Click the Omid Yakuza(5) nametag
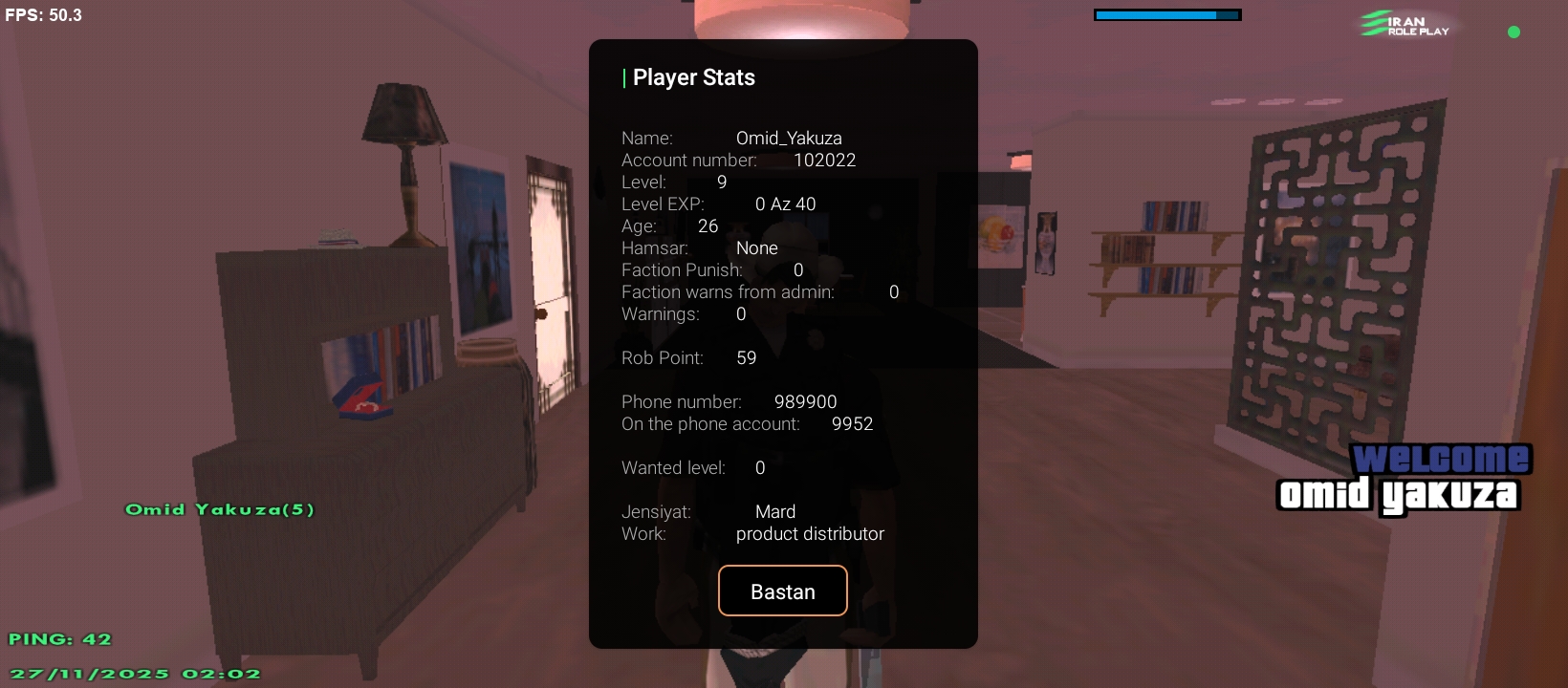 coord(219,509)
